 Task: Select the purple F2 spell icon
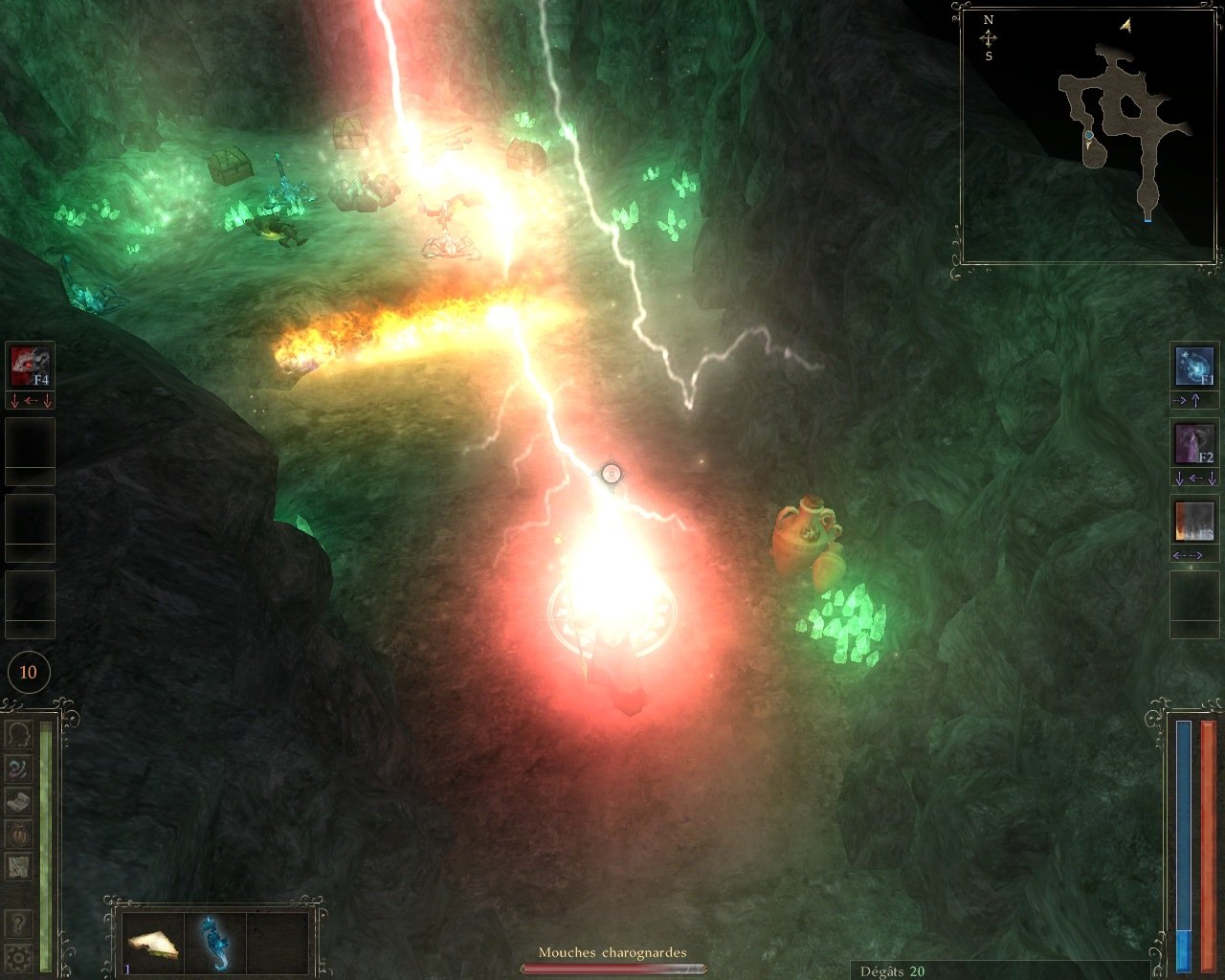click(x=1193, y=444)
